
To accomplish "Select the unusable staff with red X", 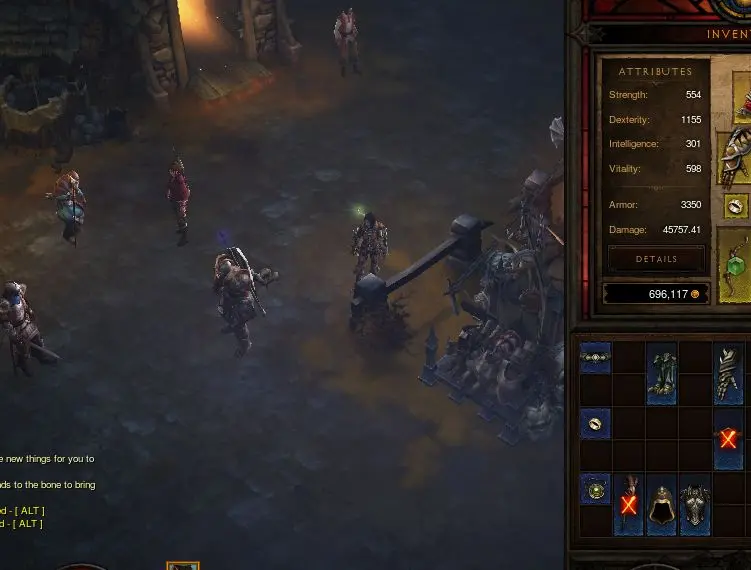I will coord(628,505).
